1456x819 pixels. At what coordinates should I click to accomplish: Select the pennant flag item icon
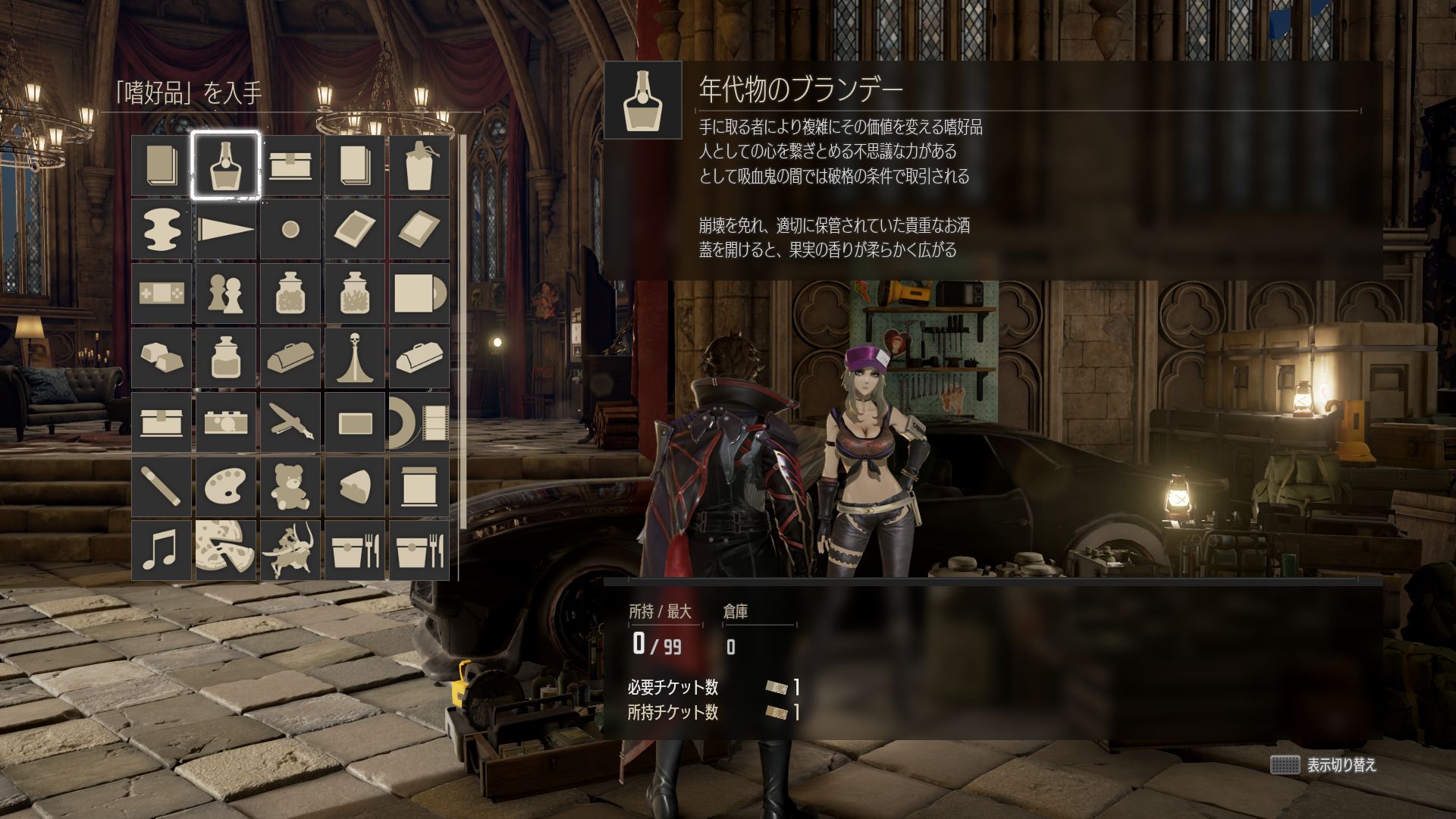(226, 227)
